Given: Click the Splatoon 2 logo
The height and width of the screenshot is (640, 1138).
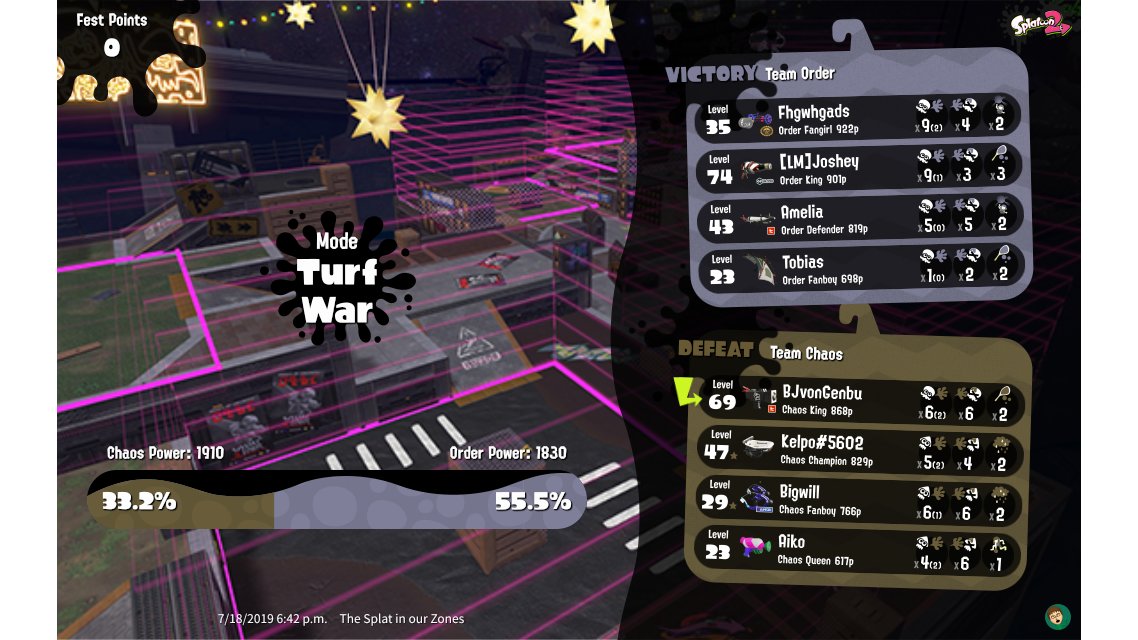Looking at the screenshot, I should 1039,23.
